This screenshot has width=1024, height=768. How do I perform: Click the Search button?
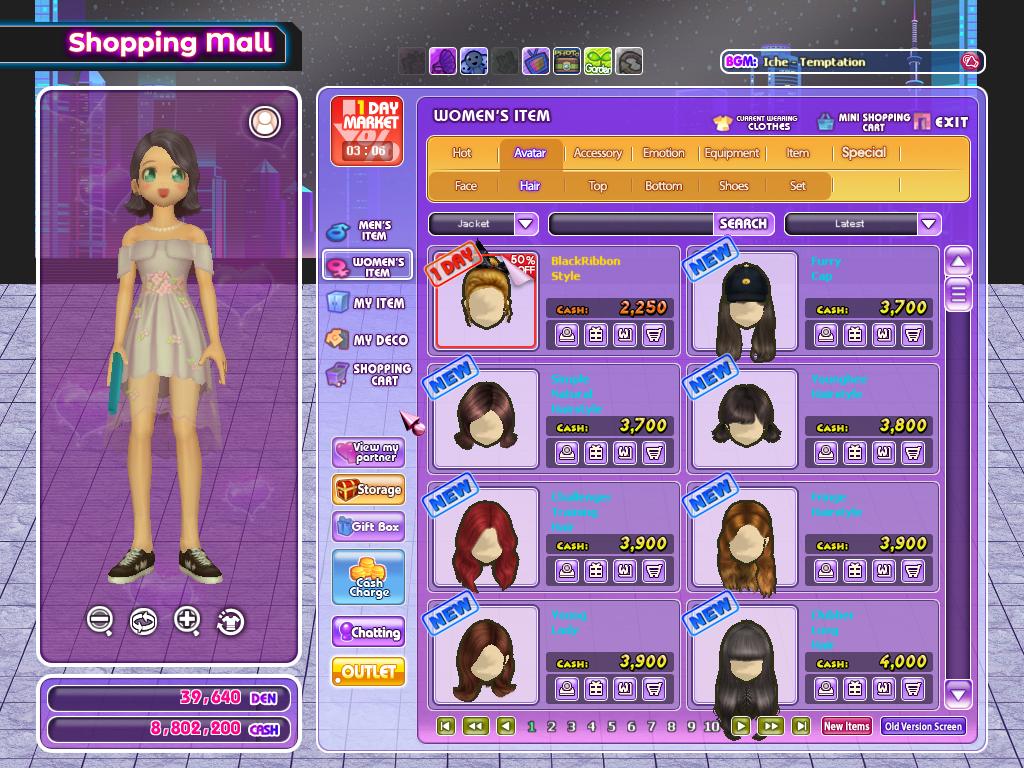(x=743, y=224)
